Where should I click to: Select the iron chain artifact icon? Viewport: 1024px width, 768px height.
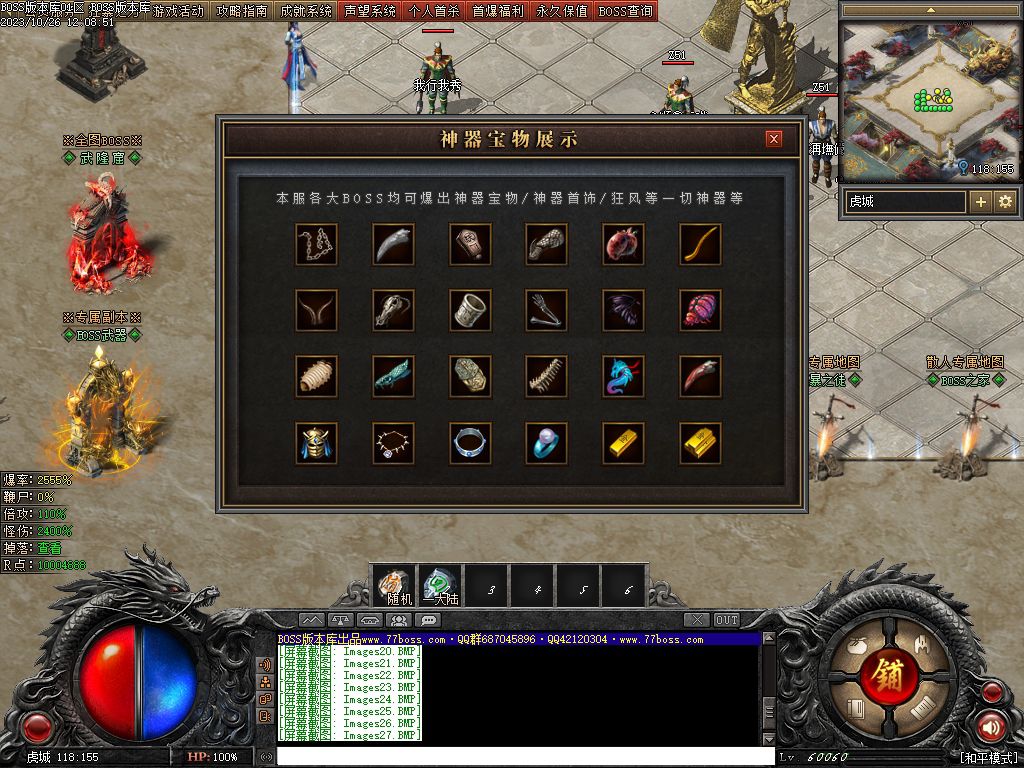point(316,243)
